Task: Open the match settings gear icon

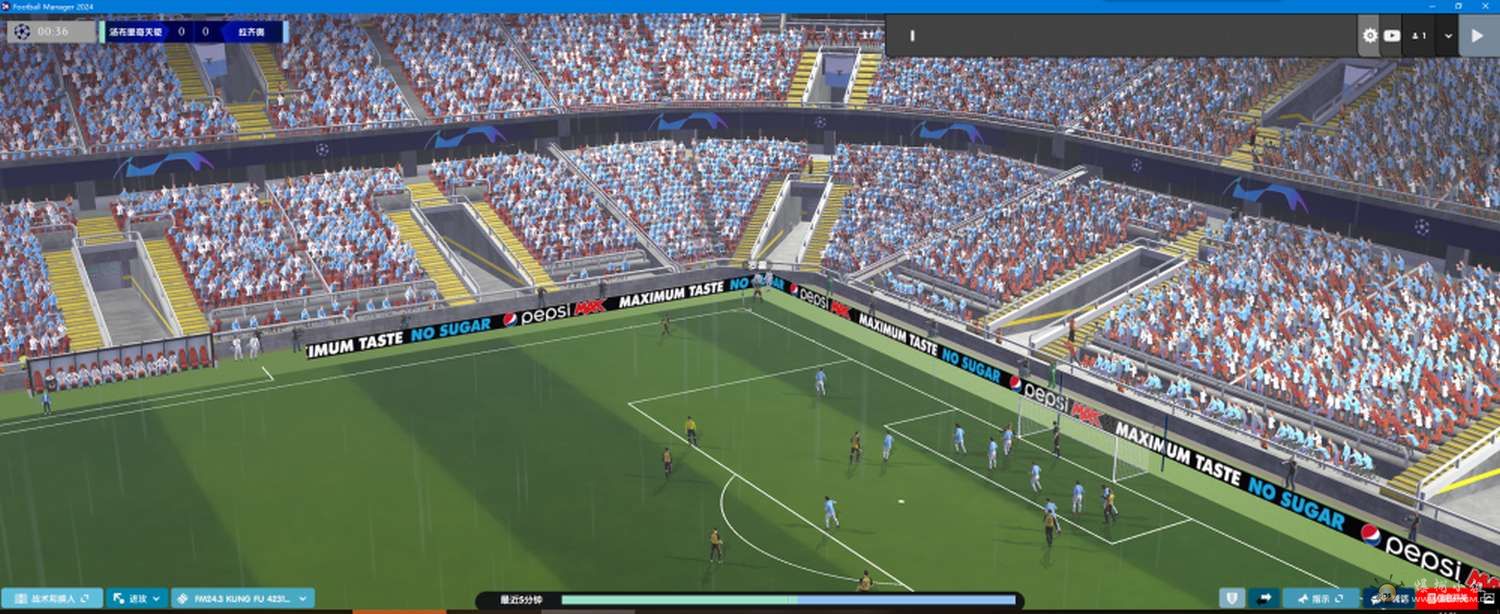Action: [x=1369, y=36]
